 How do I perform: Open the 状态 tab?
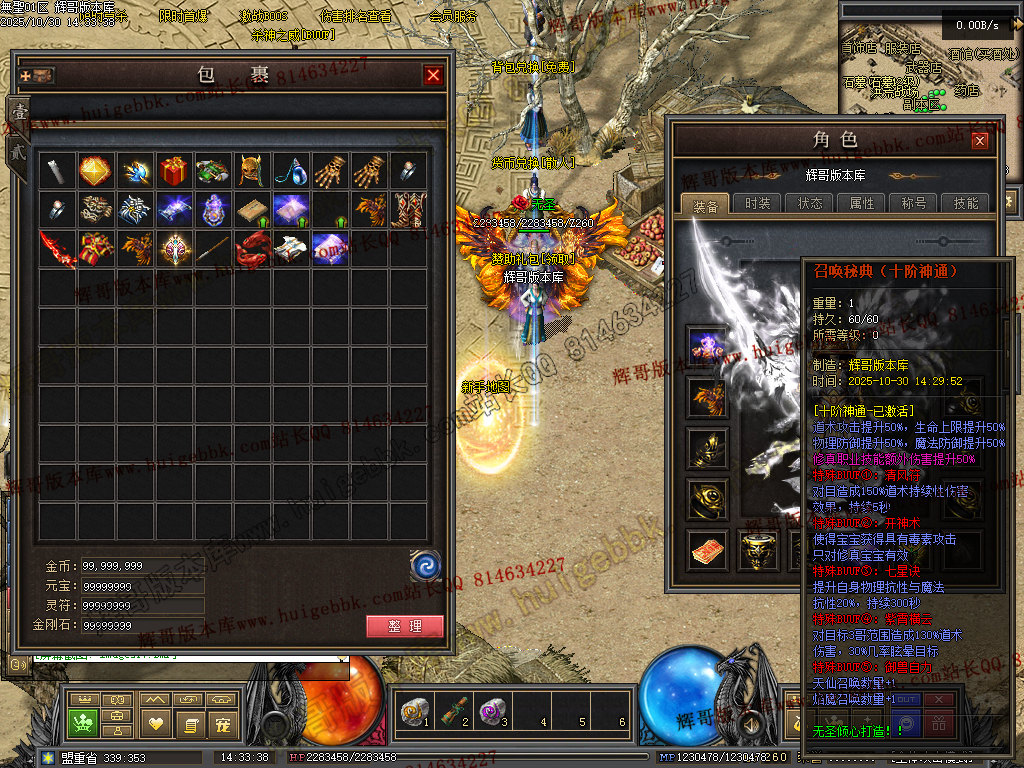click(x=810, y=203)
